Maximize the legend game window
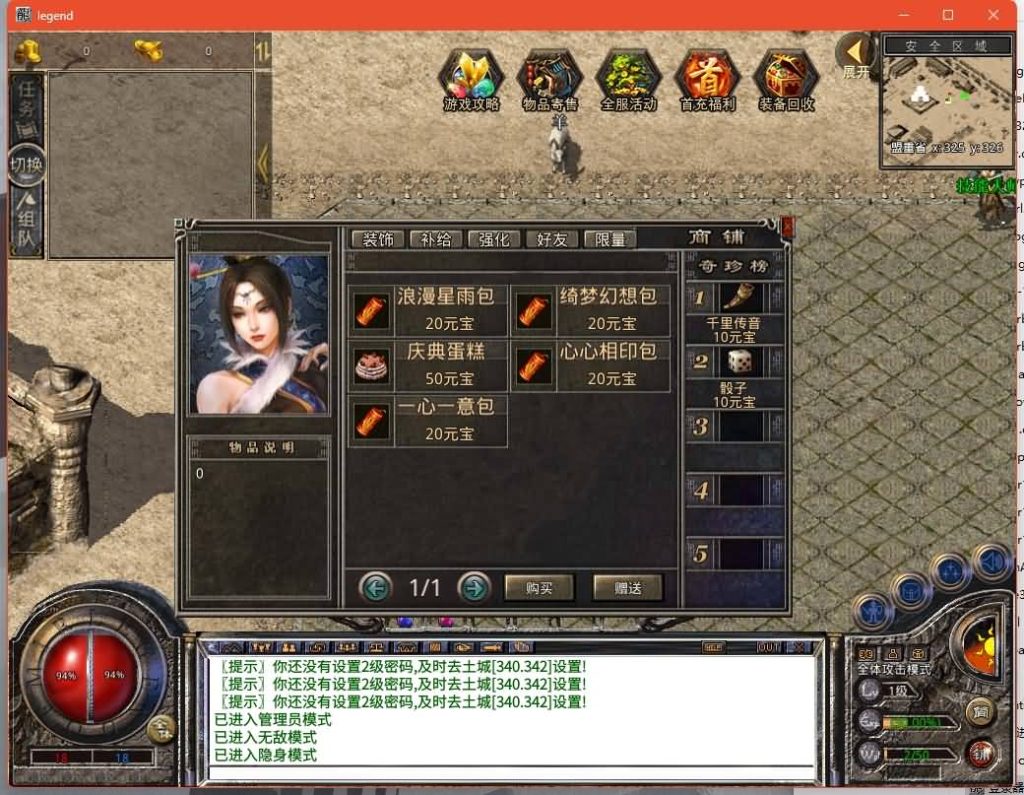Image resolution: width=1024 pixels, height=795 pixels. point(948,15)
